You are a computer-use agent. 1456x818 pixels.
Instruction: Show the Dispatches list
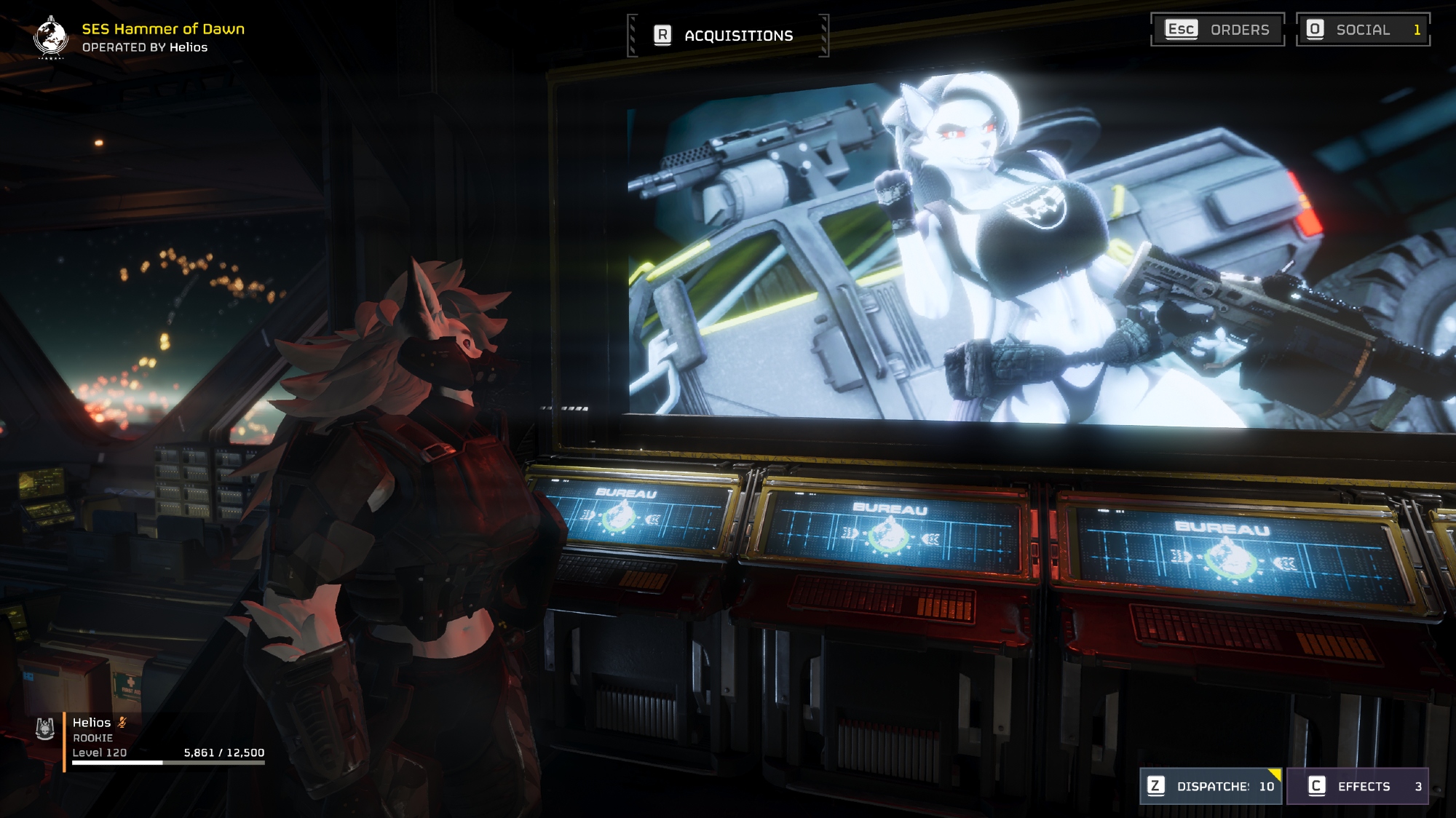pyautogui.click(x=1210, y=786)
